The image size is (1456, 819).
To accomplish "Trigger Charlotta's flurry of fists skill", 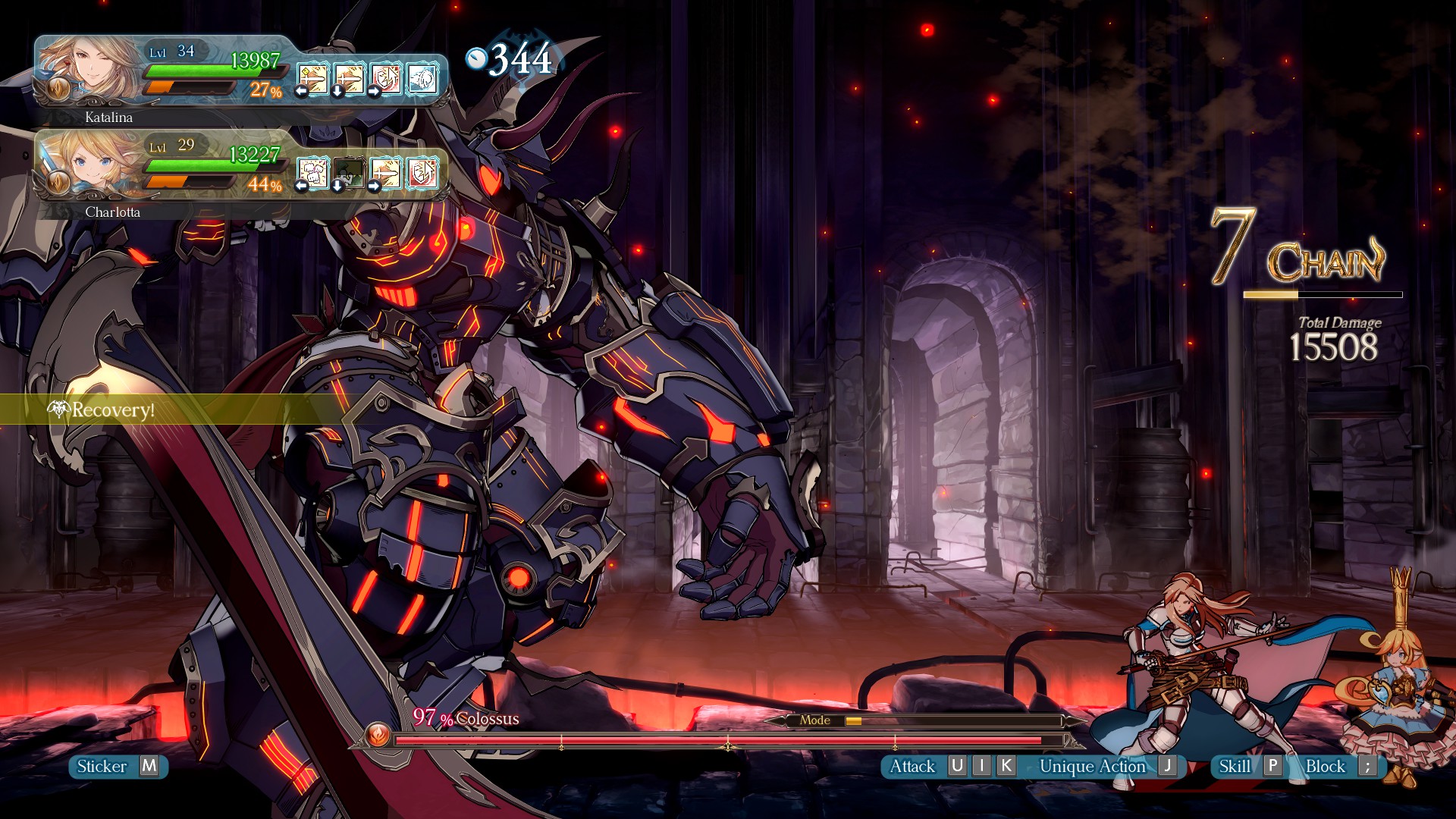I will click(312, 172).
